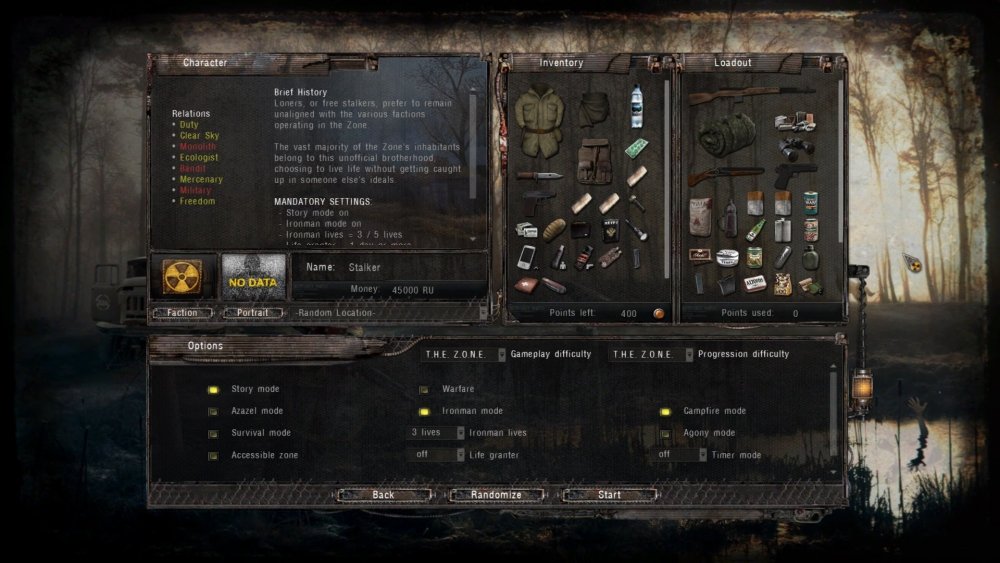The height and width of the screenshot is (563, 1000).
Task: Open the Ironman lives dropdown
Action: (x=437, y=433)
